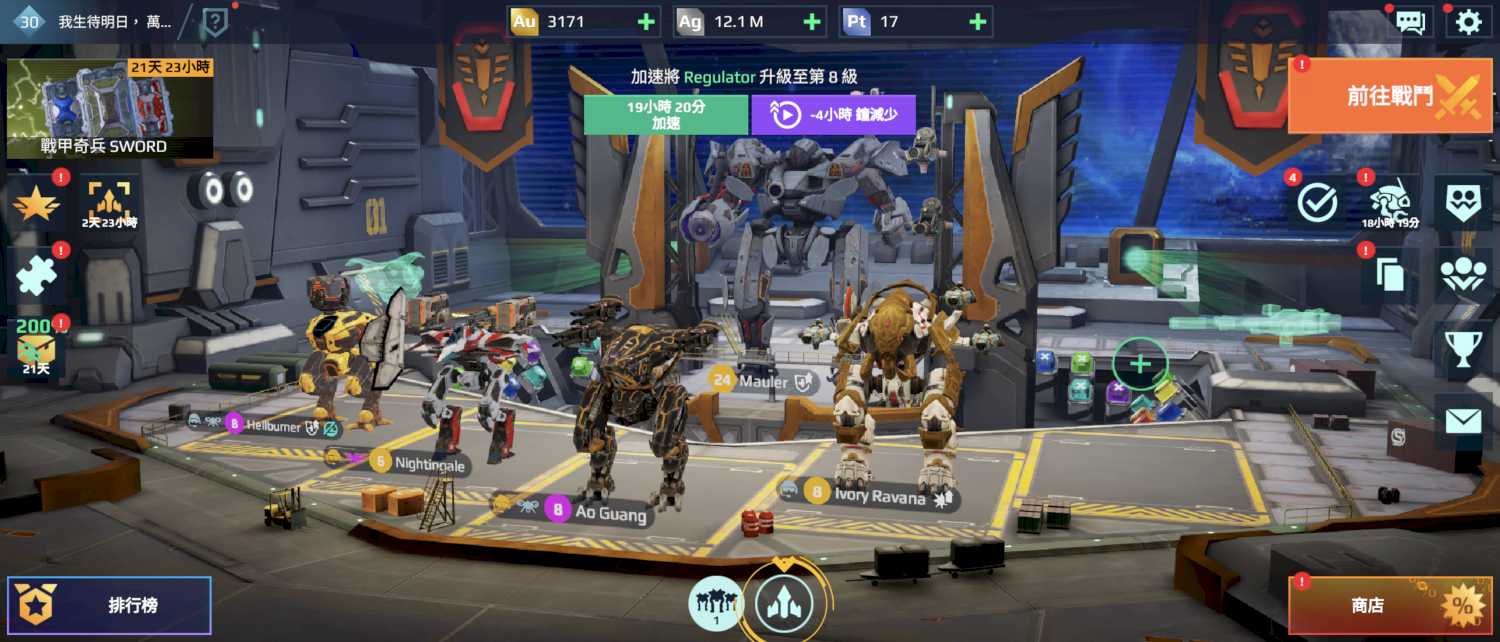Add silver with the Ag plus button

tap(812, 21)
